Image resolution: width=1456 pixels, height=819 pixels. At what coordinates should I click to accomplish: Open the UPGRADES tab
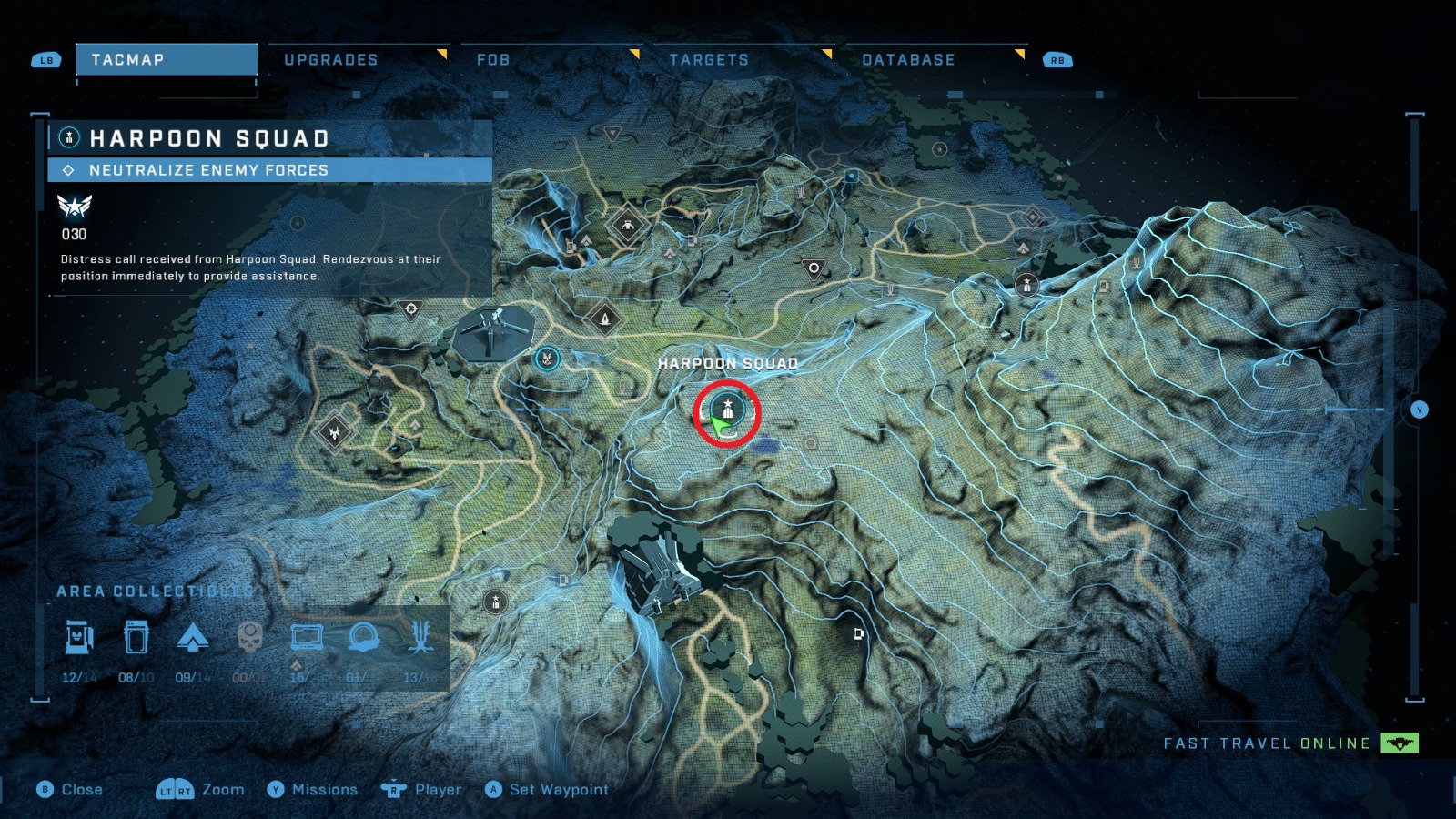point(331,60)
